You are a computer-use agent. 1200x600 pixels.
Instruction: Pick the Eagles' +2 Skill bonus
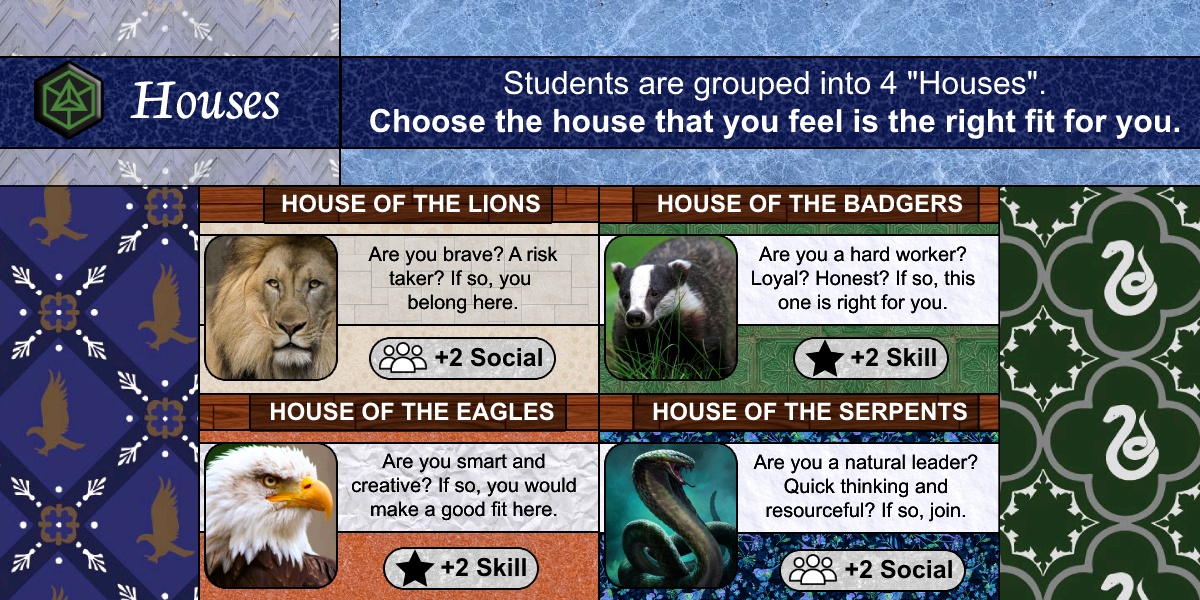click(462, 569)
